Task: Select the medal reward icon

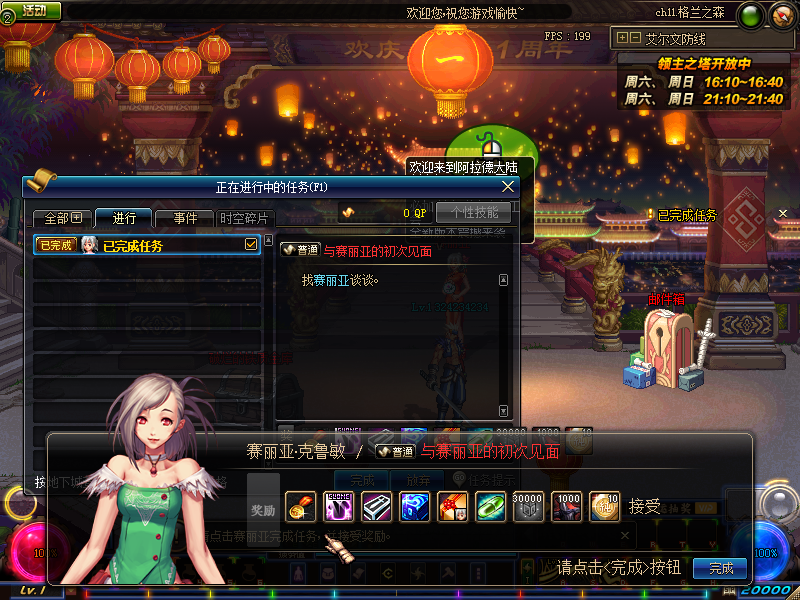Action: click(300, 506)
